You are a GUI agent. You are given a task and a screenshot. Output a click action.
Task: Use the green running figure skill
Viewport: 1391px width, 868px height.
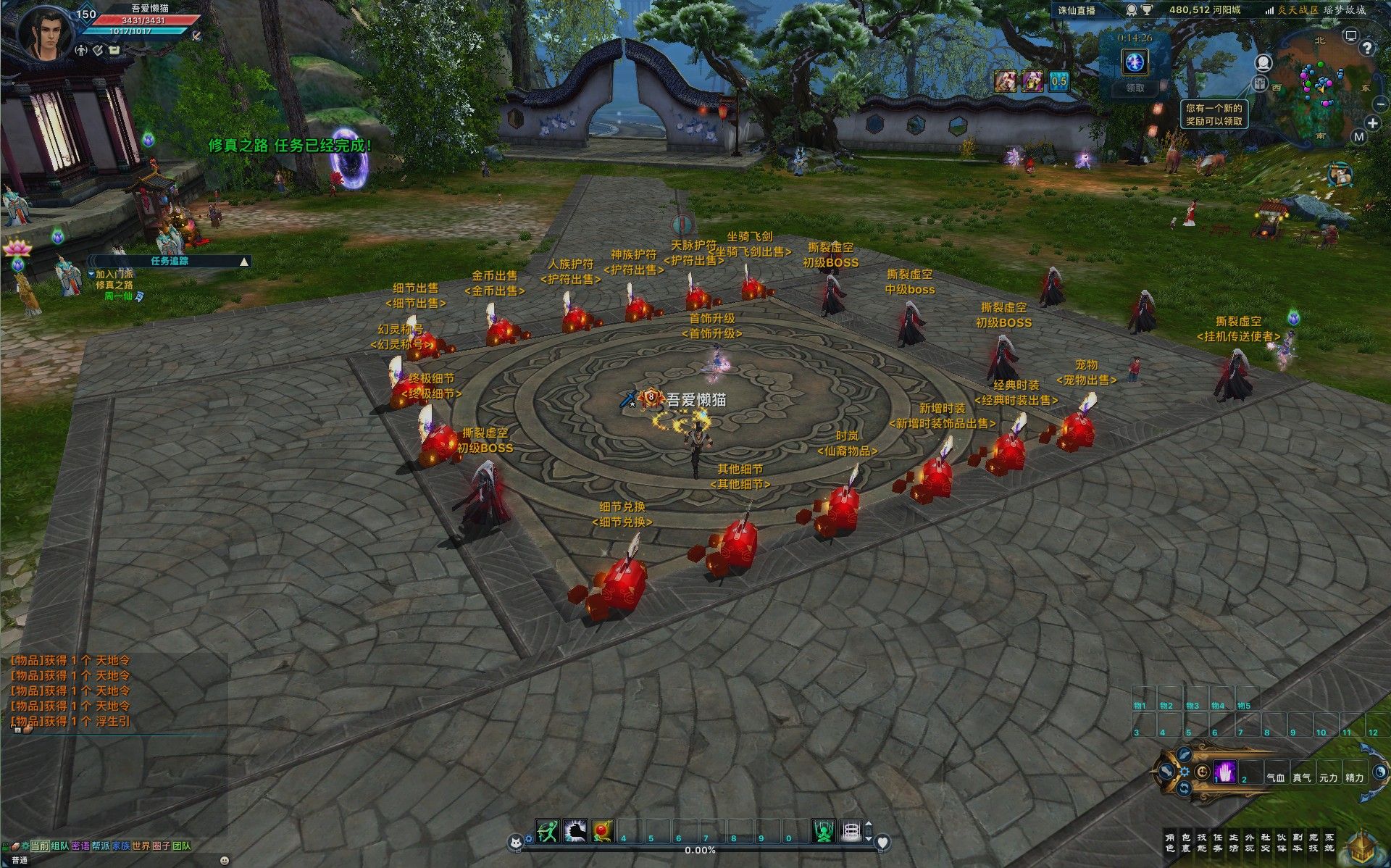[547, 831]
